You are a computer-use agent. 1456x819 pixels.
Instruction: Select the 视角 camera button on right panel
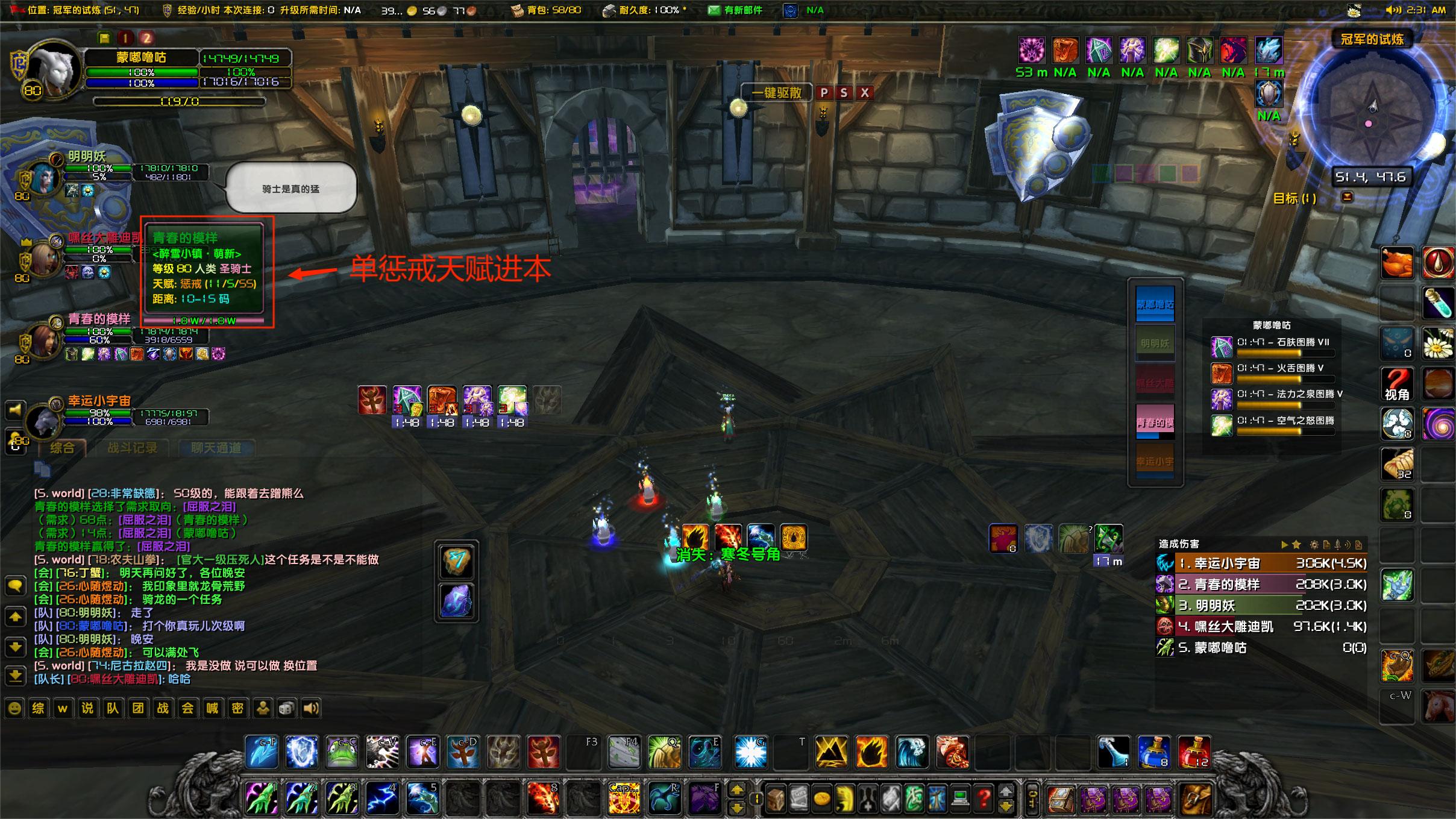(1398, 384)
